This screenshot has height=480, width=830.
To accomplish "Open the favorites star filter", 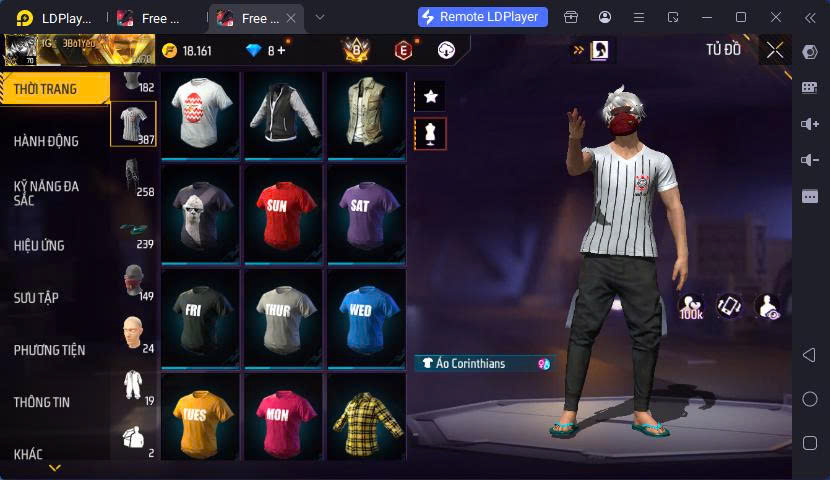I will (x=431, y=96).
